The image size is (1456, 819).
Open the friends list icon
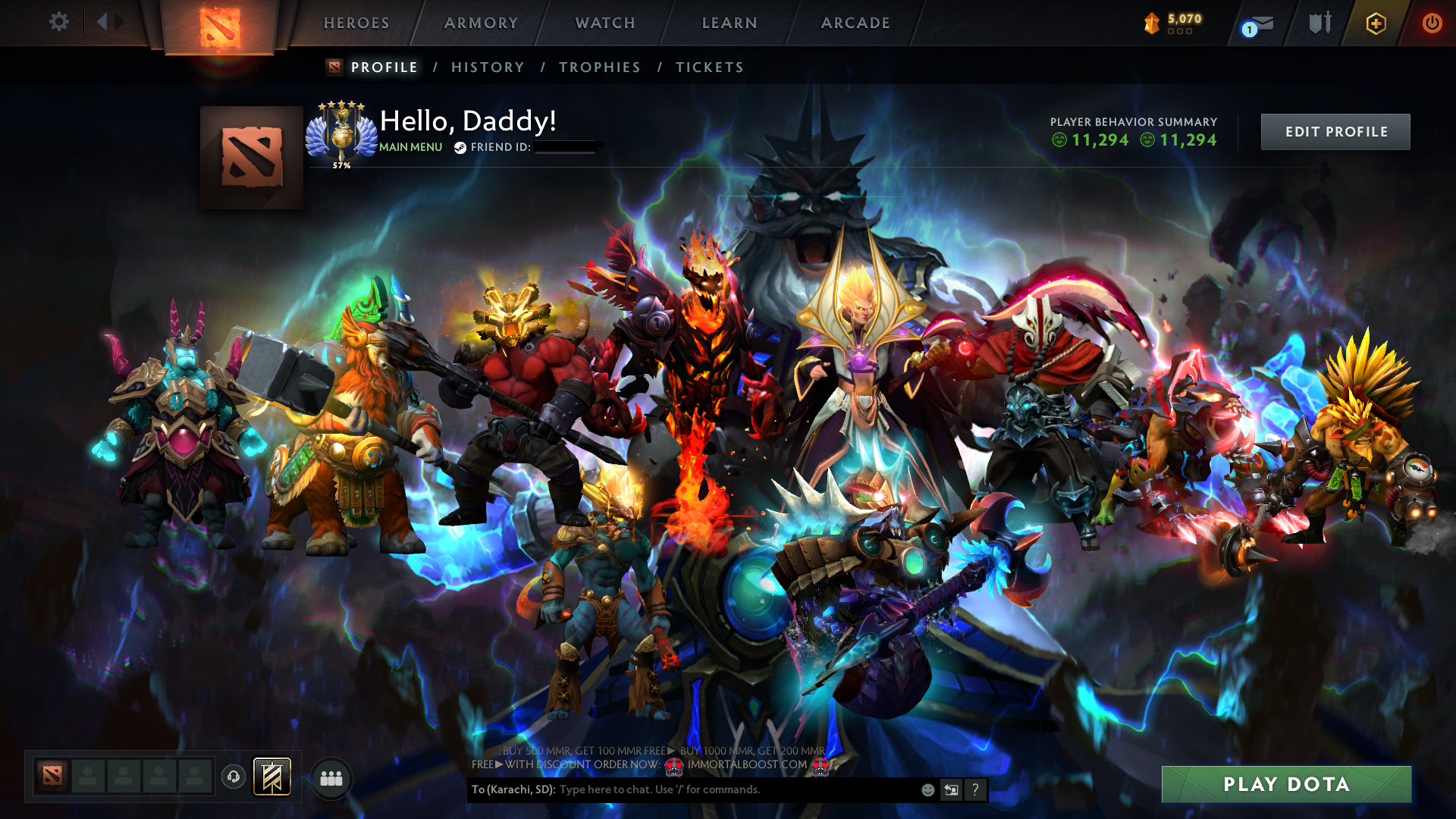[330, 777]
